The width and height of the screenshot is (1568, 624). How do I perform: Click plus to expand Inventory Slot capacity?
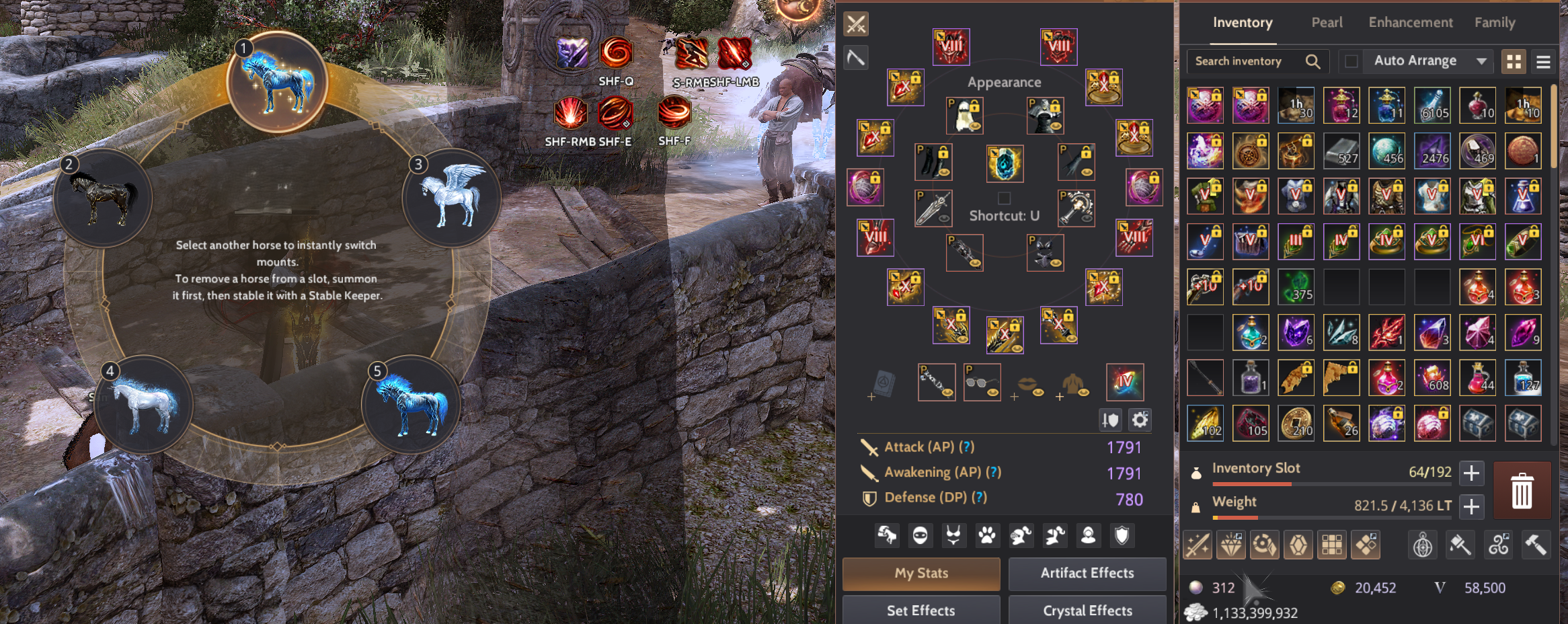(1471, 473)
